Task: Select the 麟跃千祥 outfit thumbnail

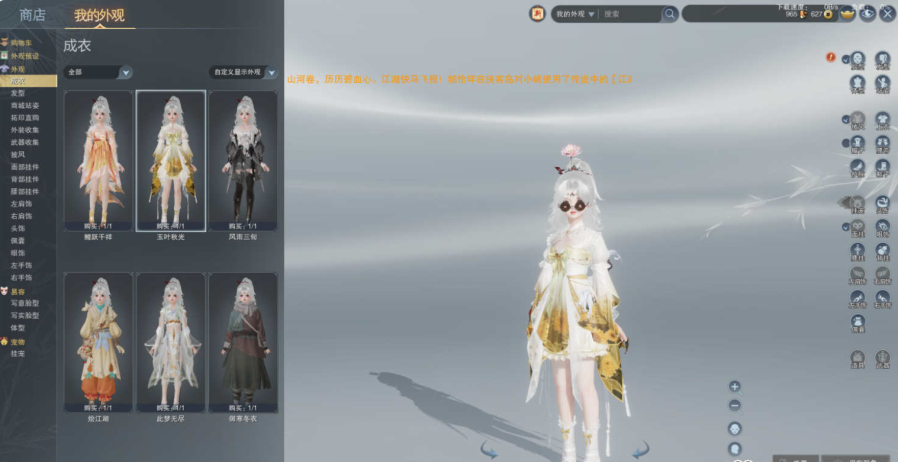Action: click(x=98, y=160)
